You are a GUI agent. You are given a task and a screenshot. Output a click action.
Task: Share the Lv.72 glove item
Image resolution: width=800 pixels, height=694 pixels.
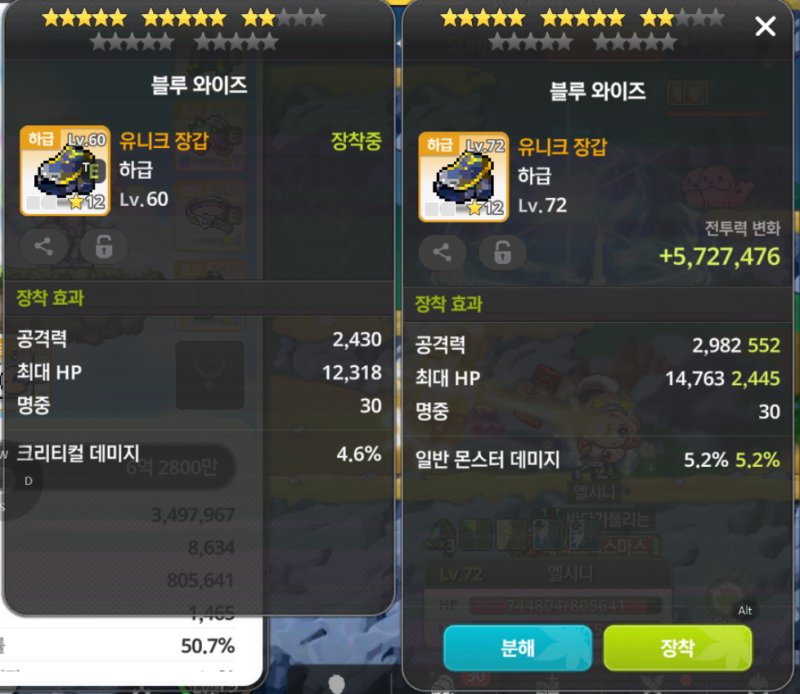(x=442, y=253)
